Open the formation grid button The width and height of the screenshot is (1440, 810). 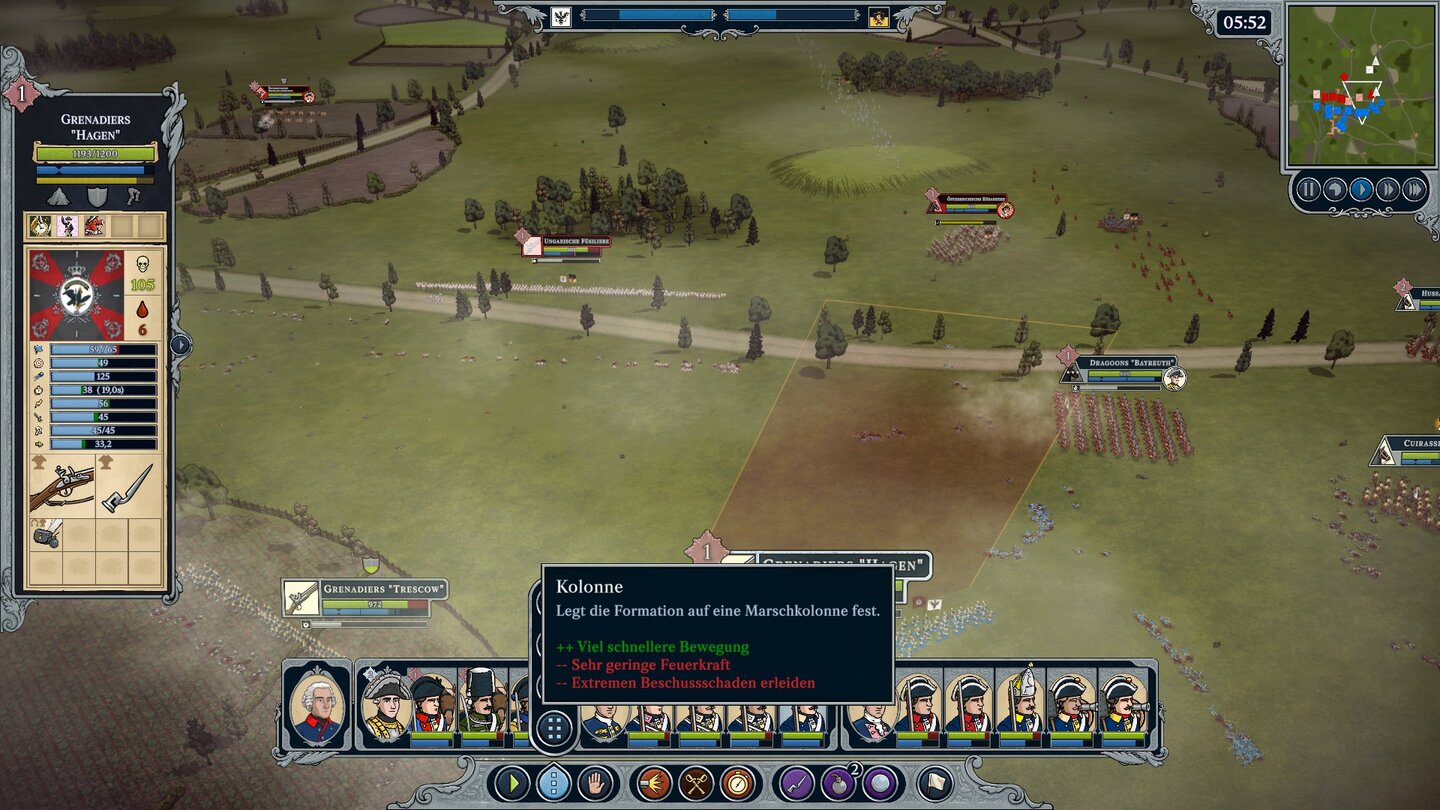pyautogui.click(x=553, y=727)
